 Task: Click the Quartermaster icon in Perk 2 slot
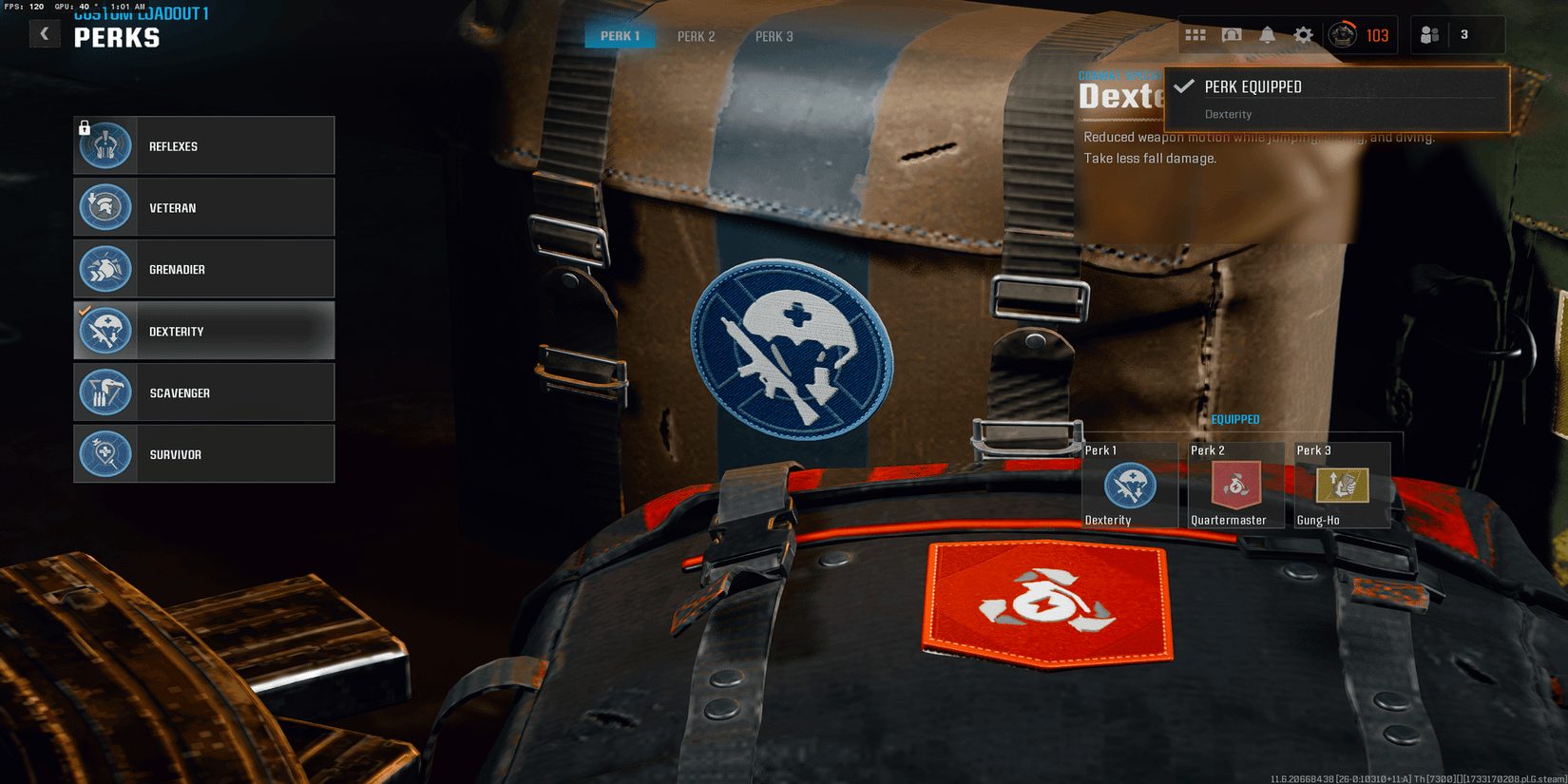click(1236, 487)
